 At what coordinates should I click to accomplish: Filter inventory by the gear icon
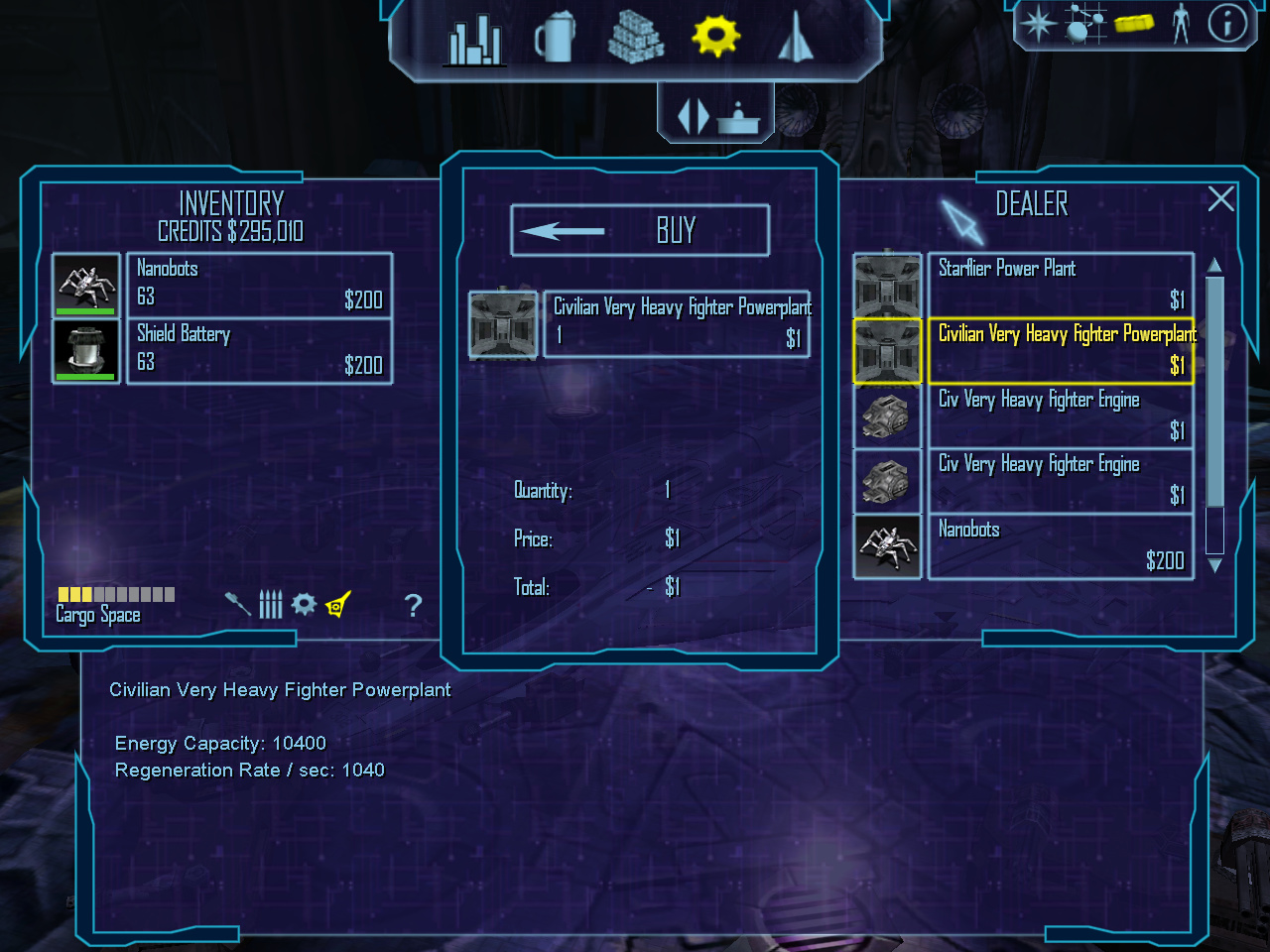(x=304, y=604)
